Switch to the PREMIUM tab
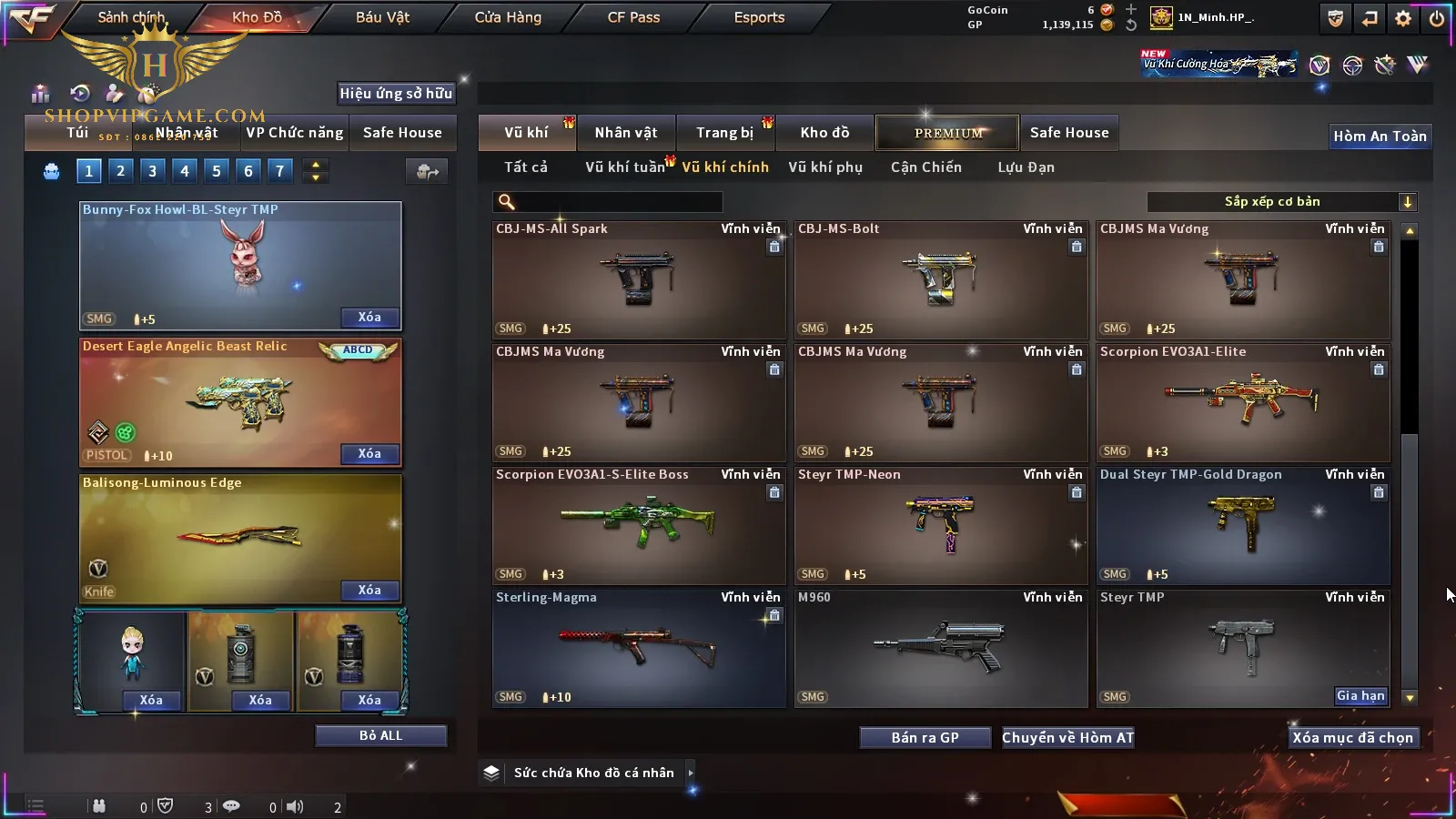This screenshot has height=819, width=1456. point(948,133)
